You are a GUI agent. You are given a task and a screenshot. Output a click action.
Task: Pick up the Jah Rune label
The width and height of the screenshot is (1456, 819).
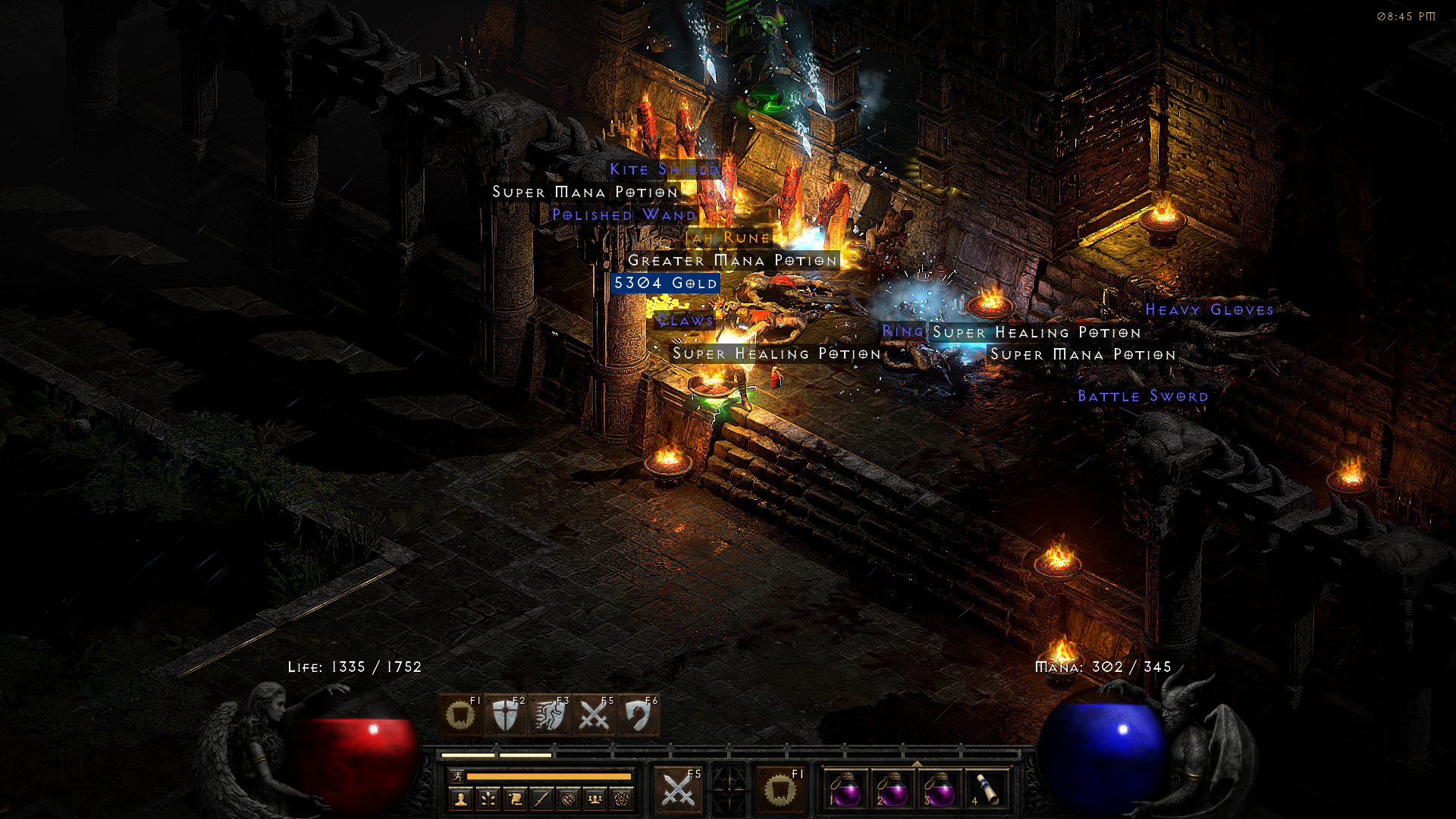(727, 237)
